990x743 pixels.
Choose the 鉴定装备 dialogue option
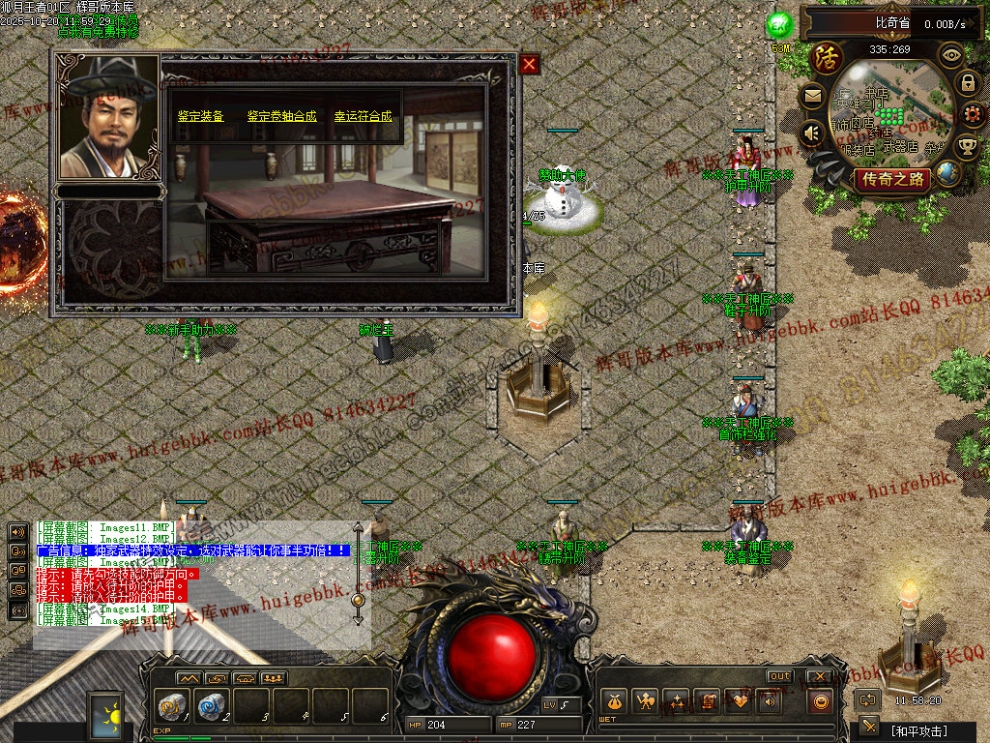[201, 116]
